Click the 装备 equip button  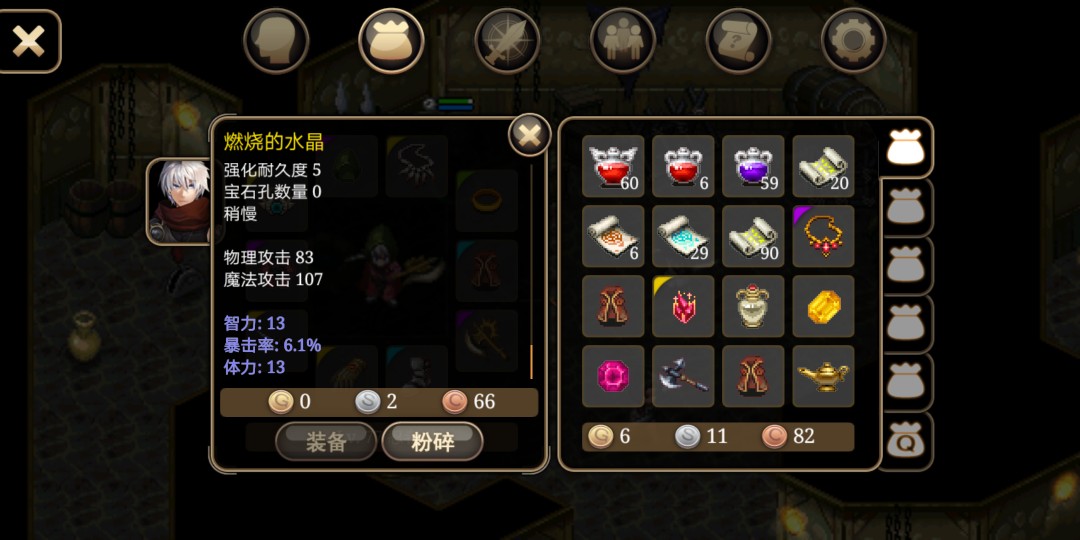click(326, 442)
